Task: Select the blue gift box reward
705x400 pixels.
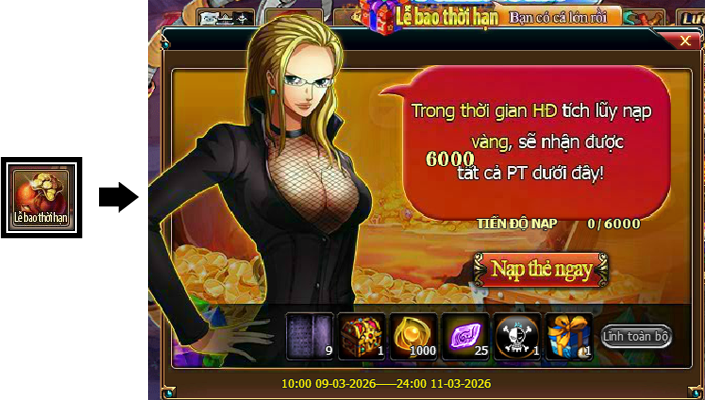Action: [x=569, y=335]
